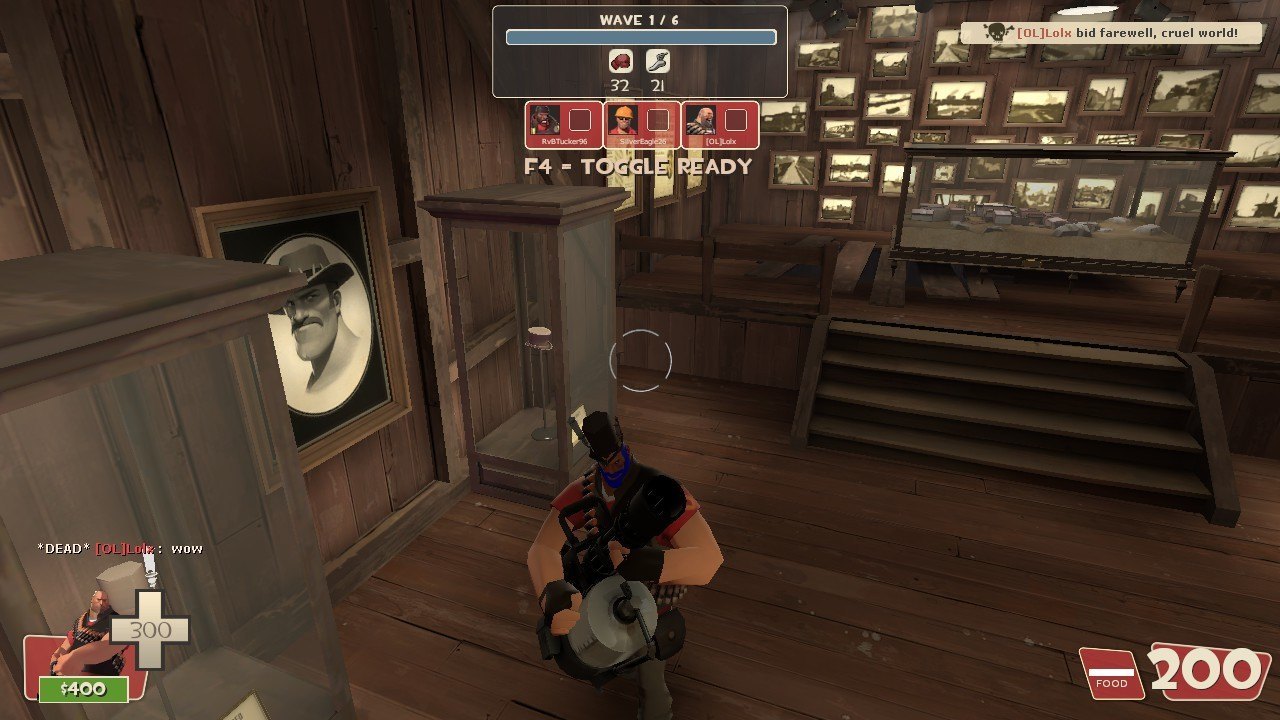Click the [OL]Lolx "wow" chat message
Screen dimensions: 1280x720
(120, 548)
